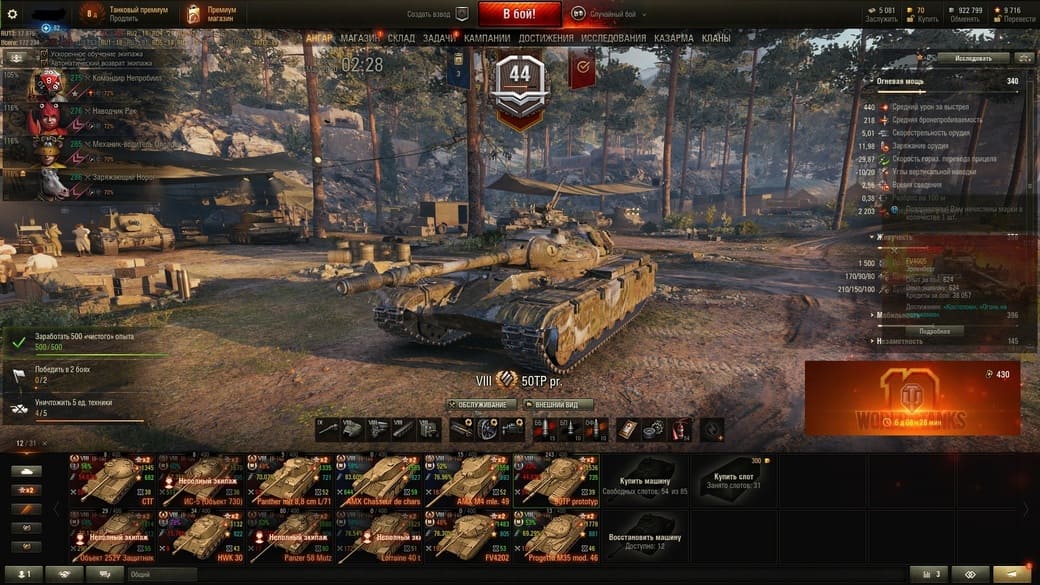
Task: Open the Восстановить машину slot
Action: (644, 535)
